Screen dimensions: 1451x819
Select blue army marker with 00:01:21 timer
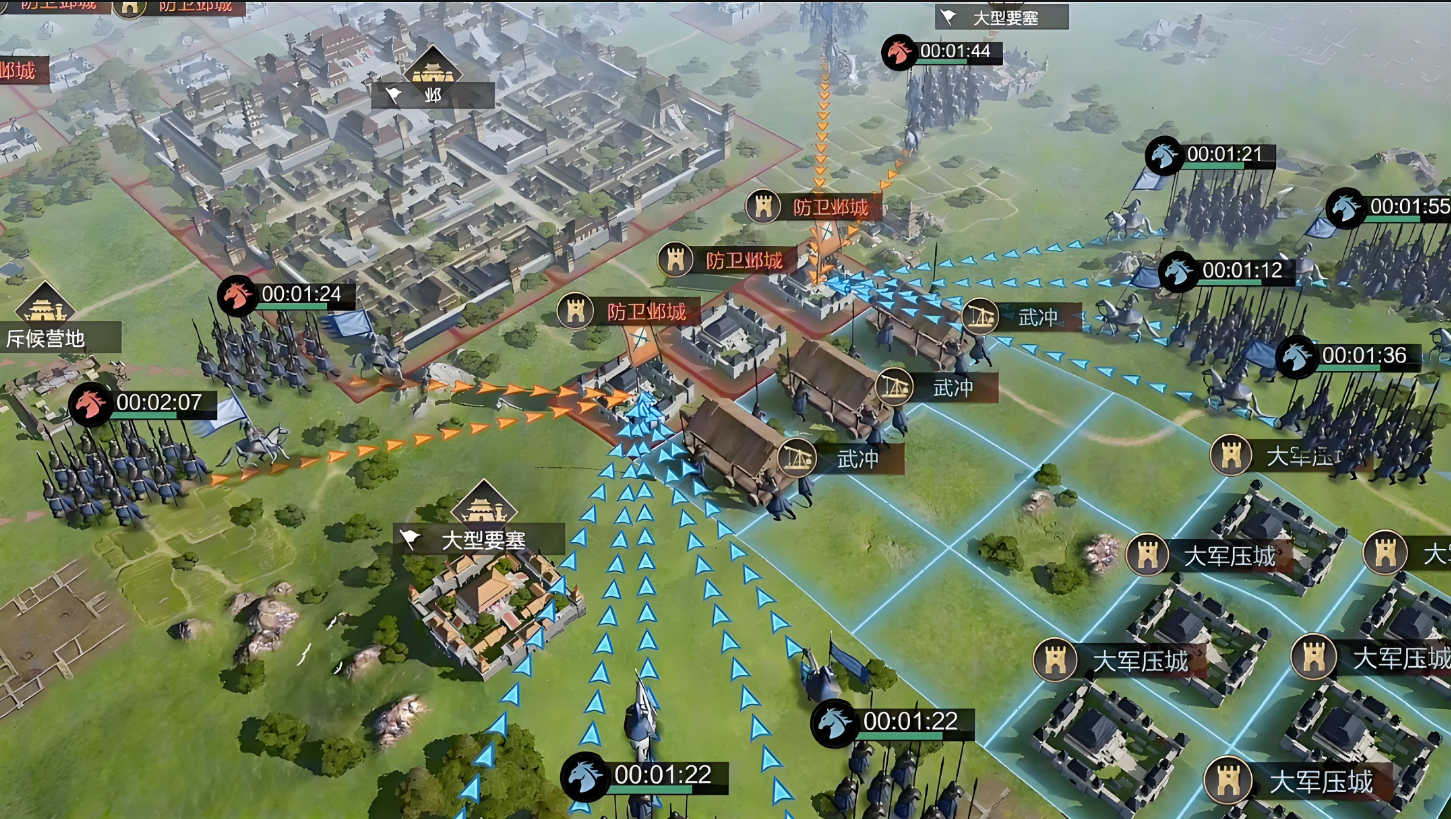(1164, 156)
